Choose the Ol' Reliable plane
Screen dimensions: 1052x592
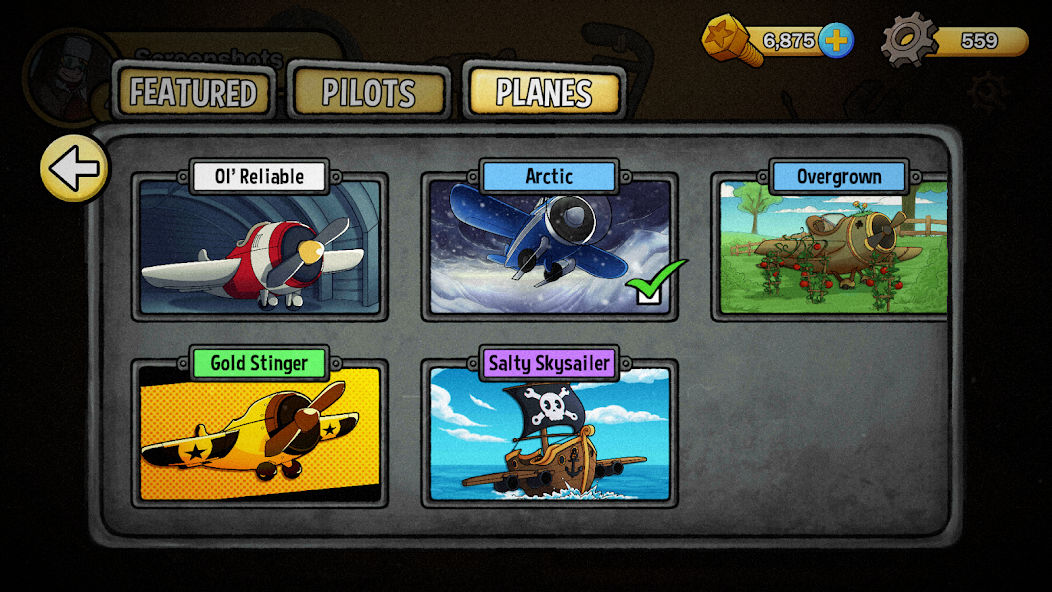(x=260, y=247)
